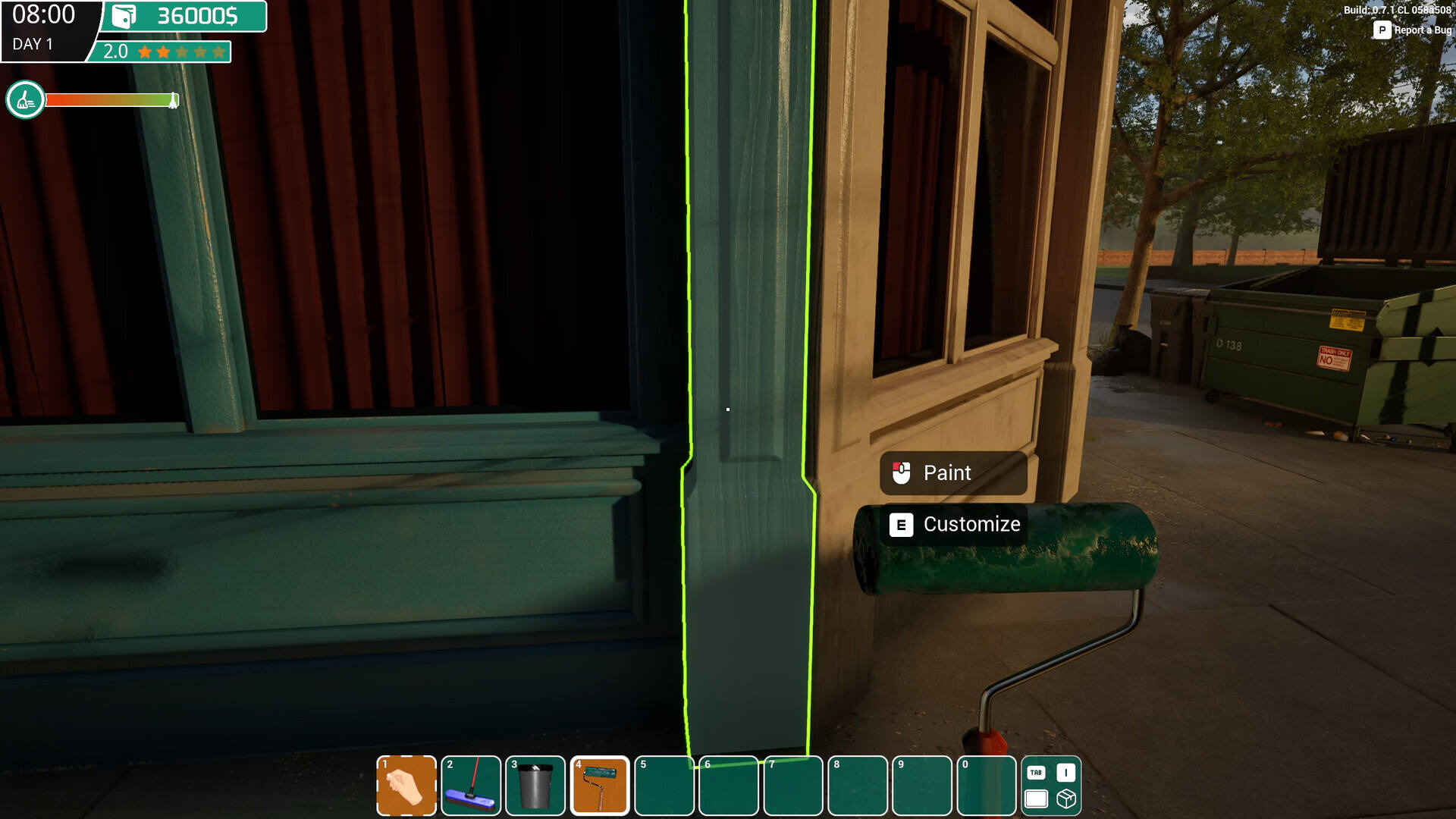Viewport: 1456px width, 819px height.
Task: Click the broom cleanliness icon
Action: pos(25,99)
